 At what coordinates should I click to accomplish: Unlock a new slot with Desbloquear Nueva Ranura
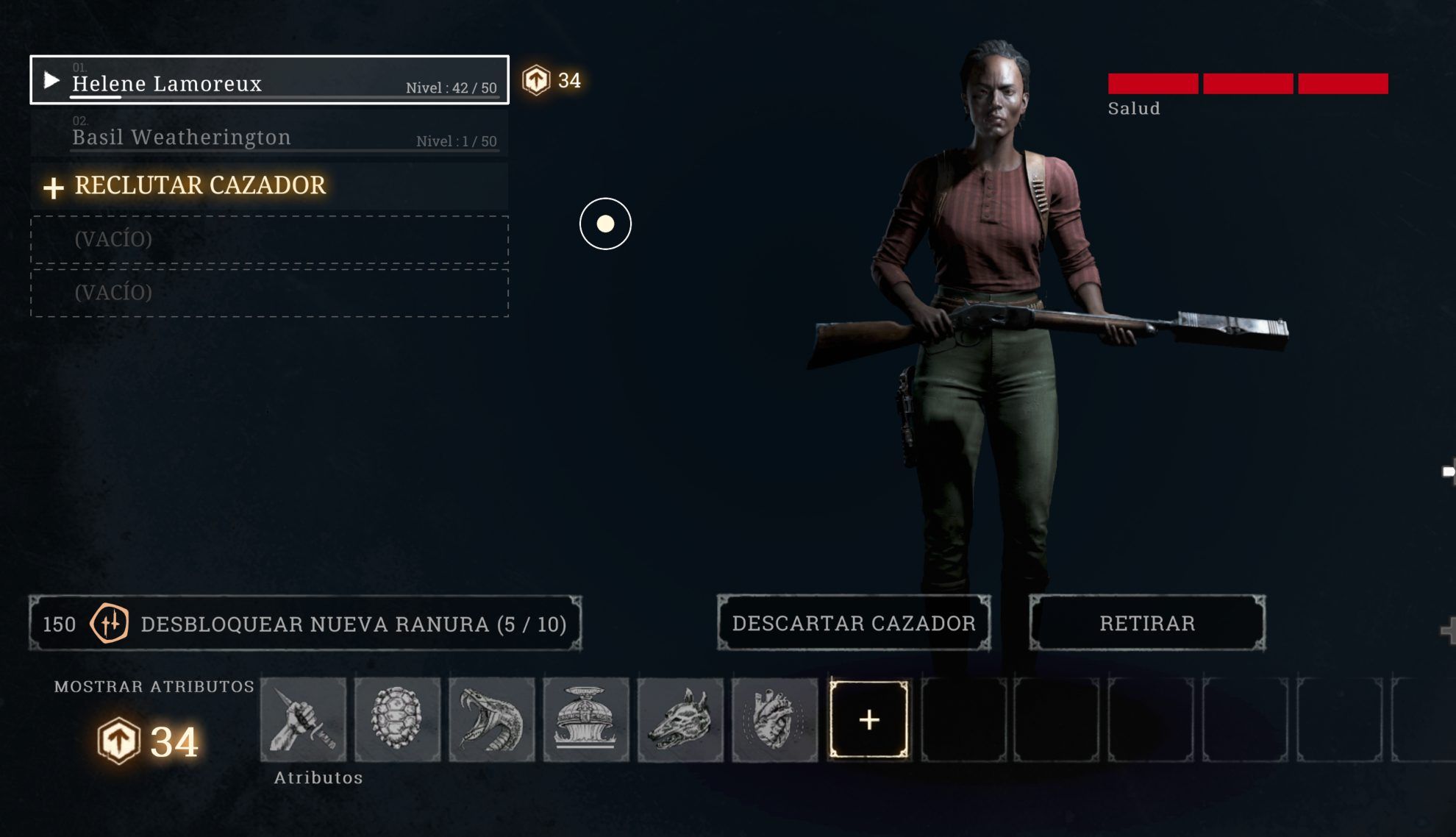[x=305, y=624]
